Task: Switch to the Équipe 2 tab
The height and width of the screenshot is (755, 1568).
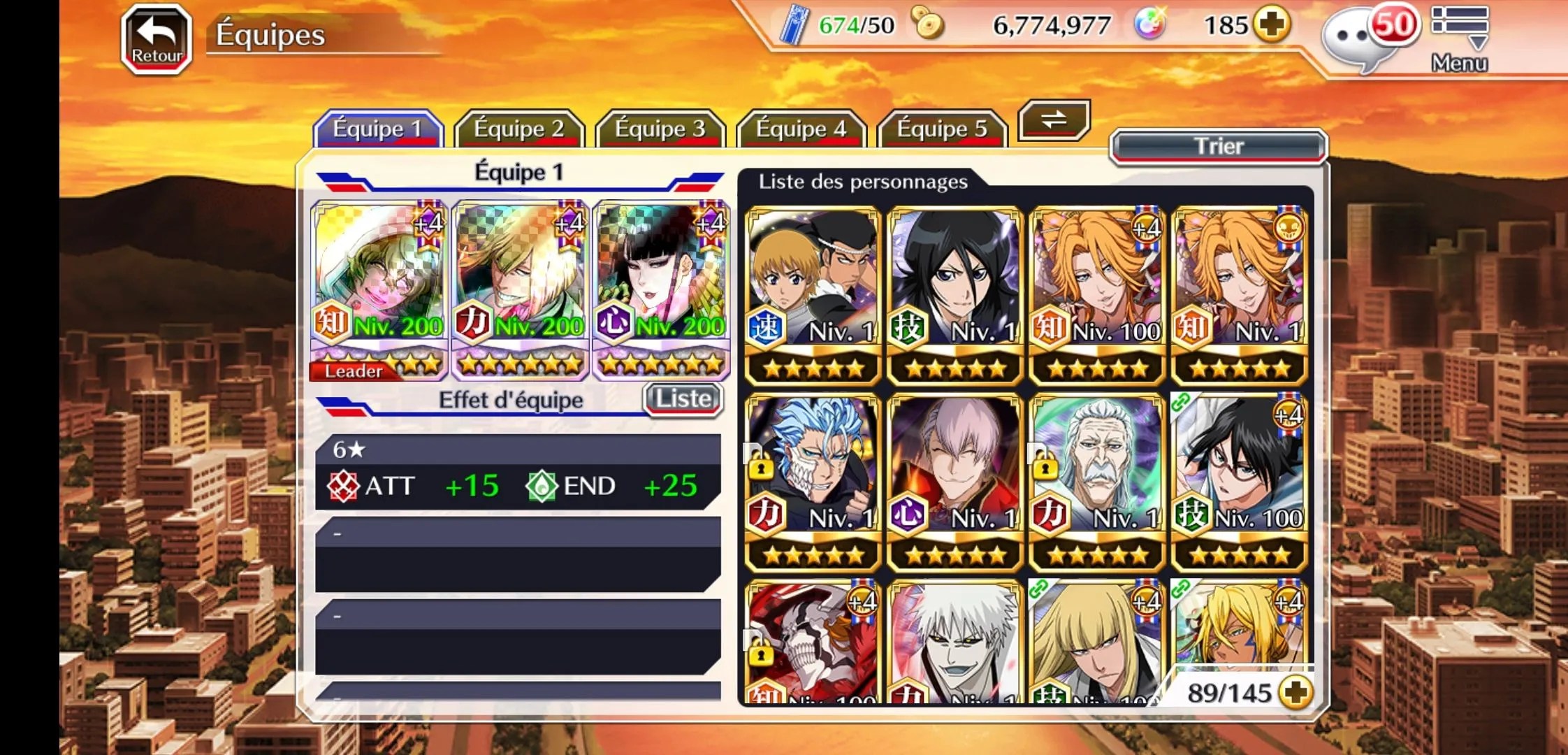Action: pos(518,129)
